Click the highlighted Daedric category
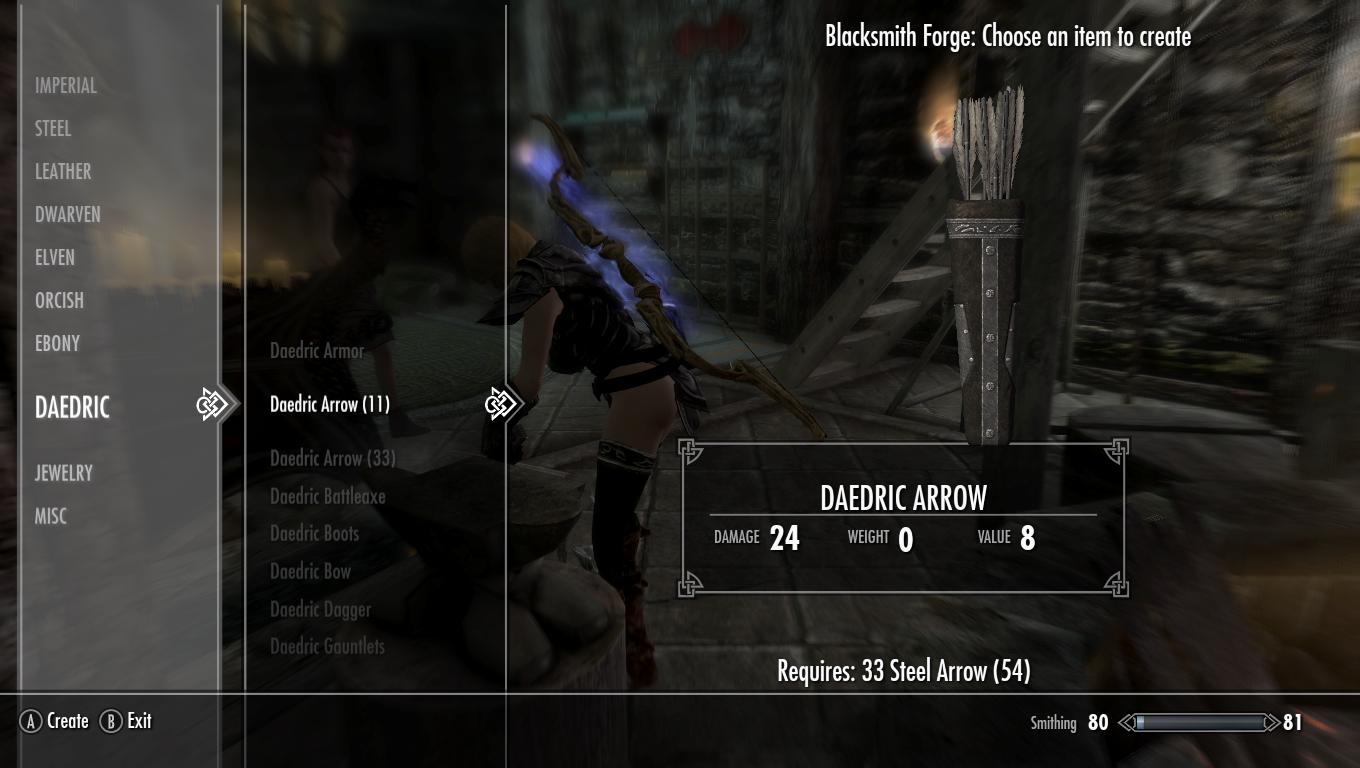This screenshot has height=768, width=1360. [x=72, y=407]
